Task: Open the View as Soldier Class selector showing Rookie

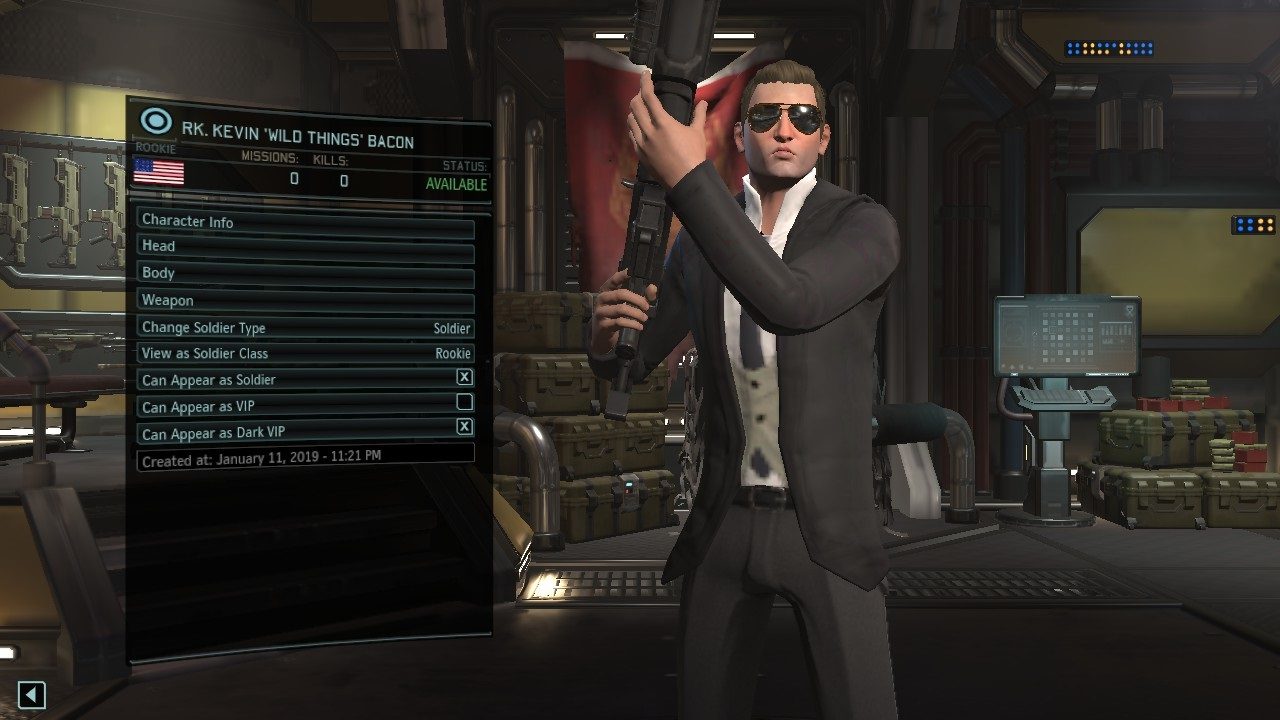Action: point(300,353)
